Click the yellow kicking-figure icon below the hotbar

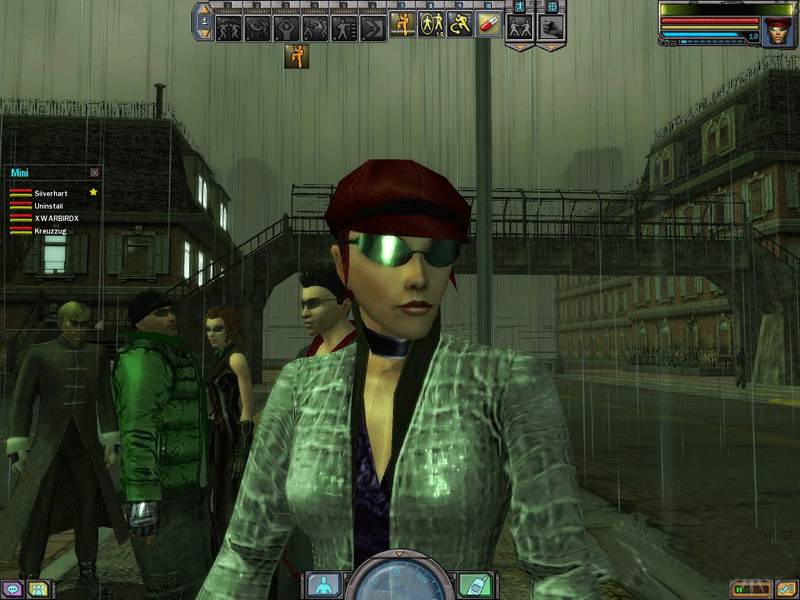296,56
